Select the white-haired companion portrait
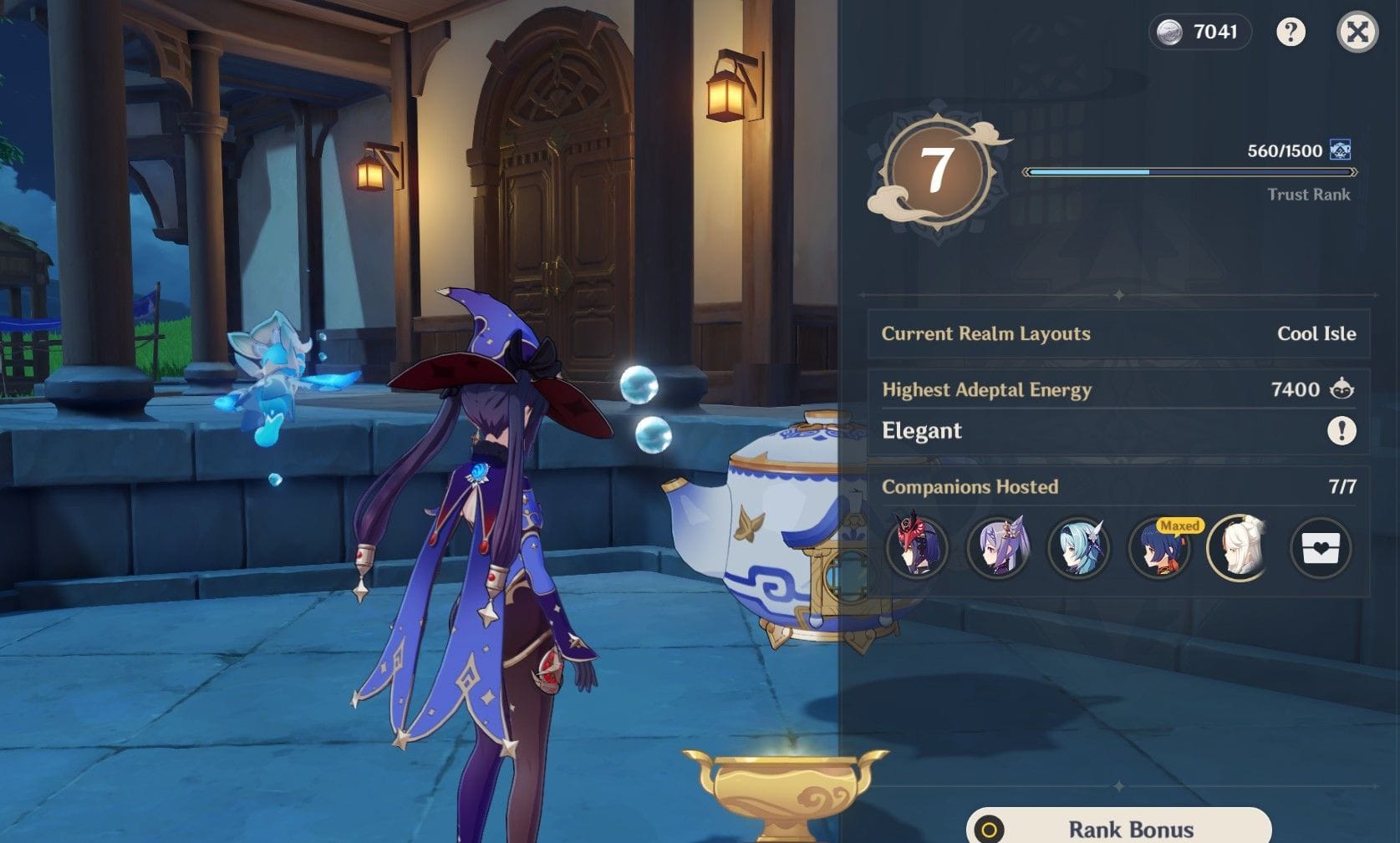The height and width of the screenshot is (843, 1400). (1240, 549)
